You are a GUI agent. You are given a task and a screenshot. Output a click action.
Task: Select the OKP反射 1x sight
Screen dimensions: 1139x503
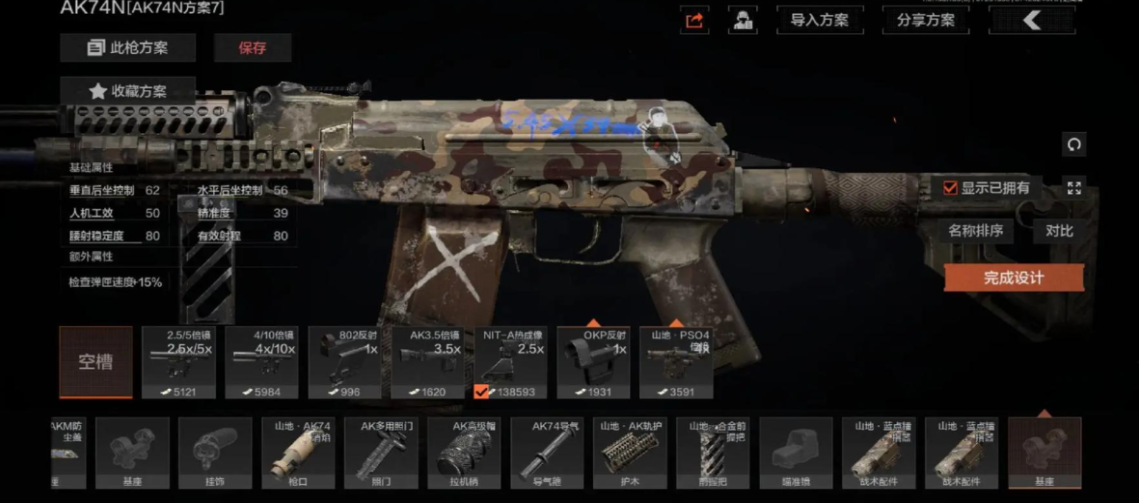click(594, 361)
